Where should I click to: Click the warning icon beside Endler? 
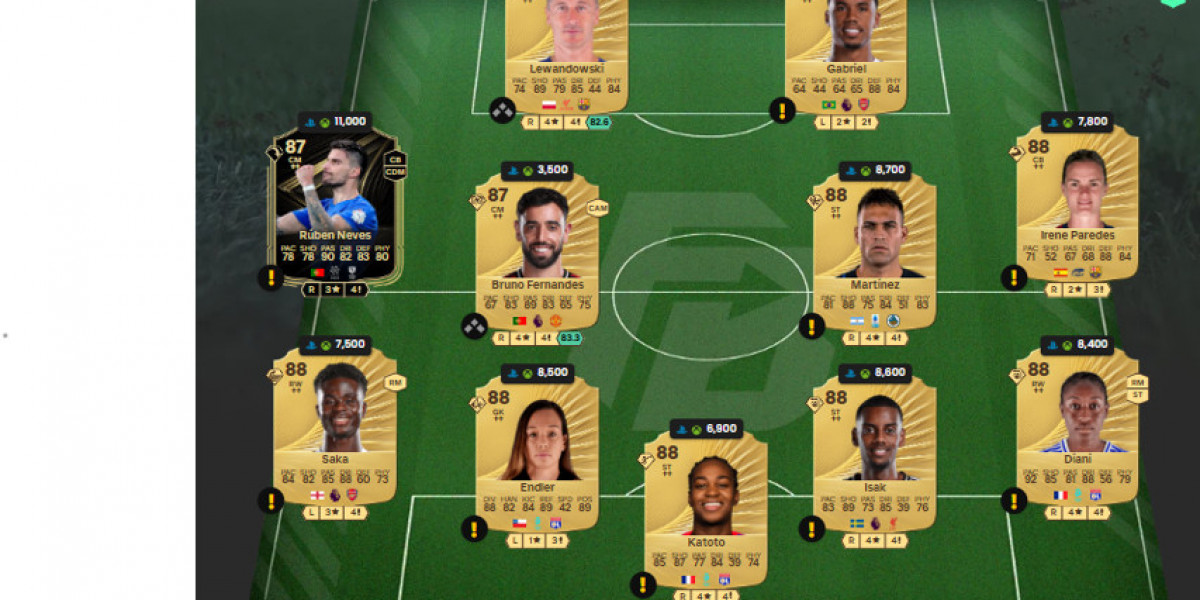pos(474,528)
